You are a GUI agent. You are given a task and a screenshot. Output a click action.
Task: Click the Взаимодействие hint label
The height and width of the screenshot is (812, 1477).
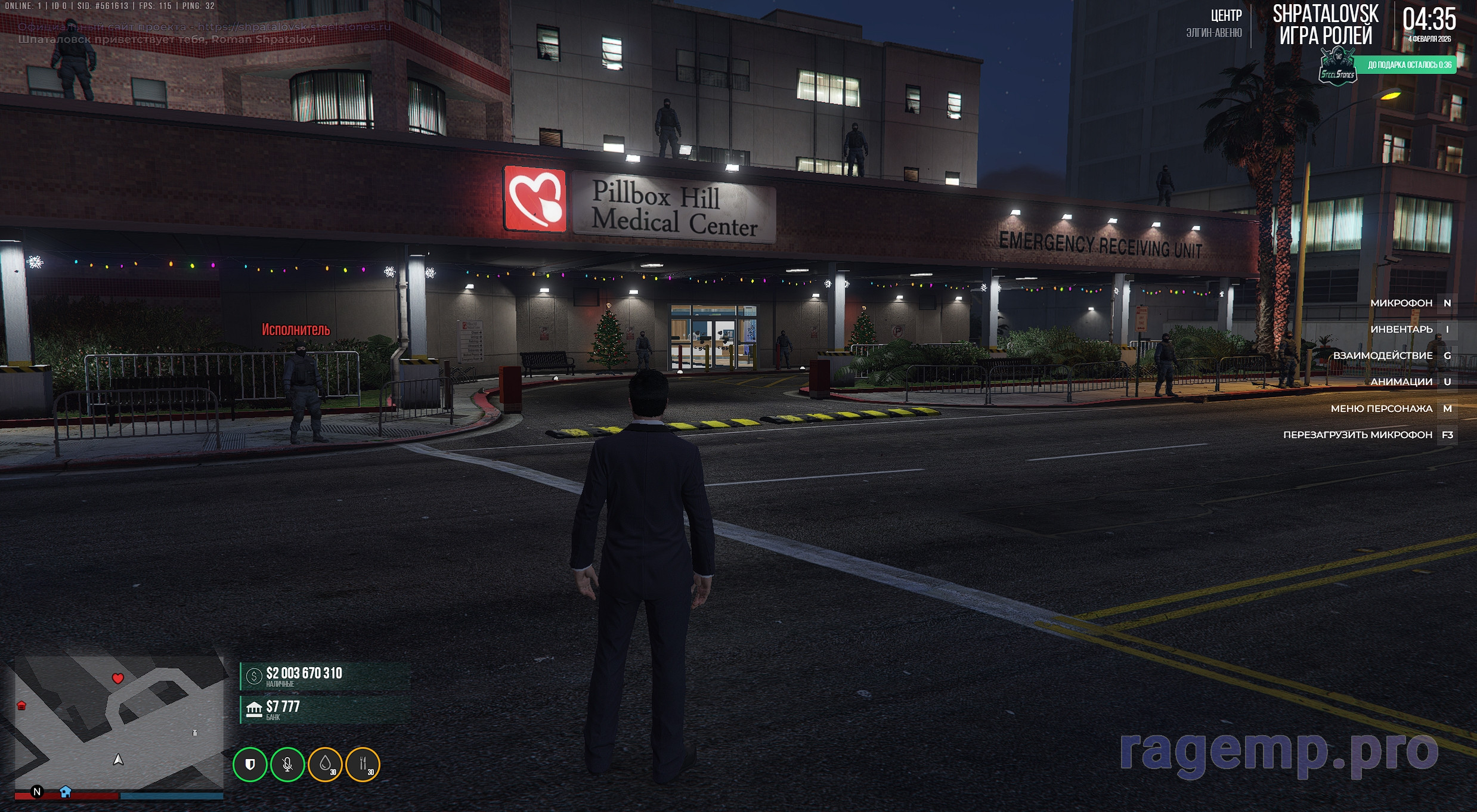pyautogui.click(x=1382, y=355)
